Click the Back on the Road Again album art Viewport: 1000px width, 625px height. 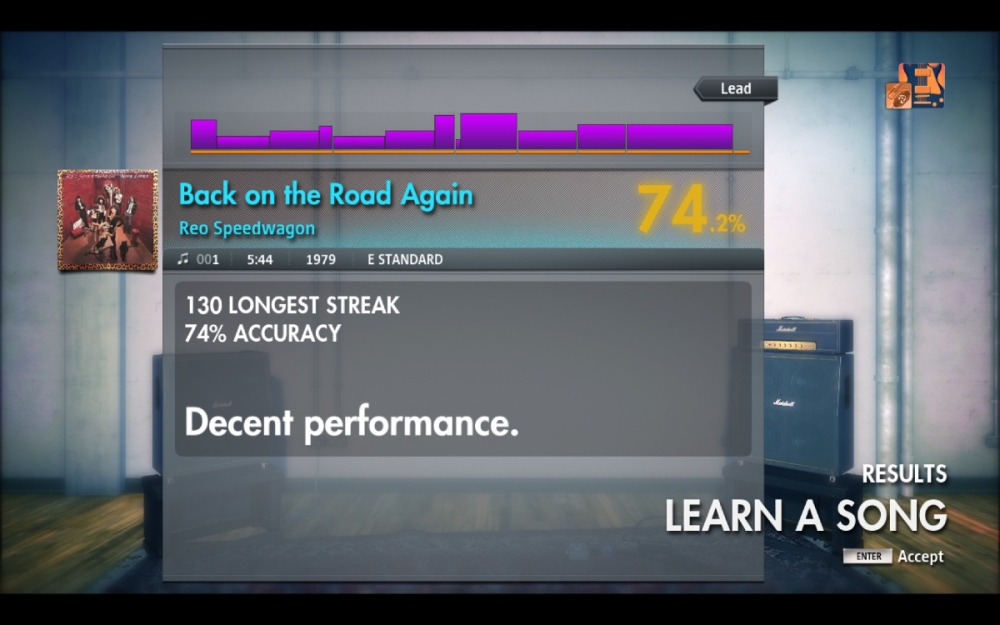(108, 220)
